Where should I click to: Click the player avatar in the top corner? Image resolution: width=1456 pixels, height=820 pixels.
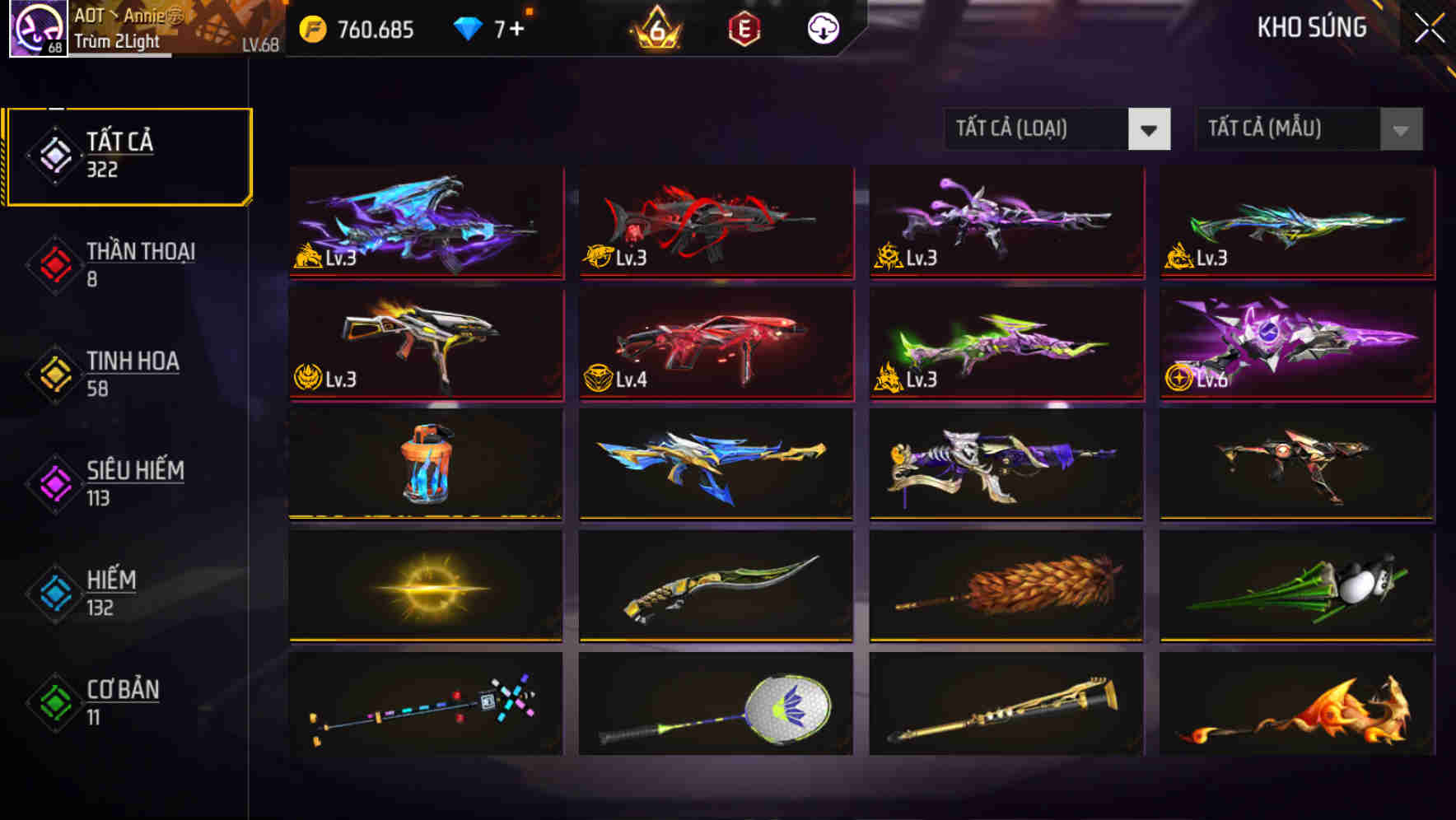pyautogui.click(x=36, y=27)
